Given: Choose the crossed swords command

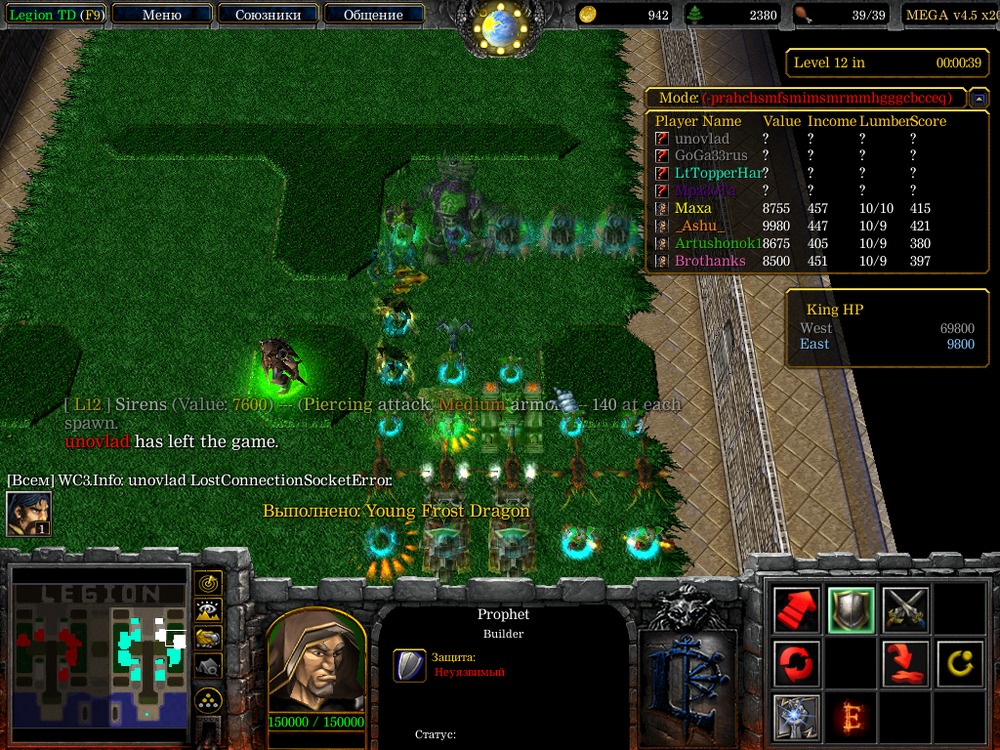Looking at the screenshot, I should click(905, 609).
